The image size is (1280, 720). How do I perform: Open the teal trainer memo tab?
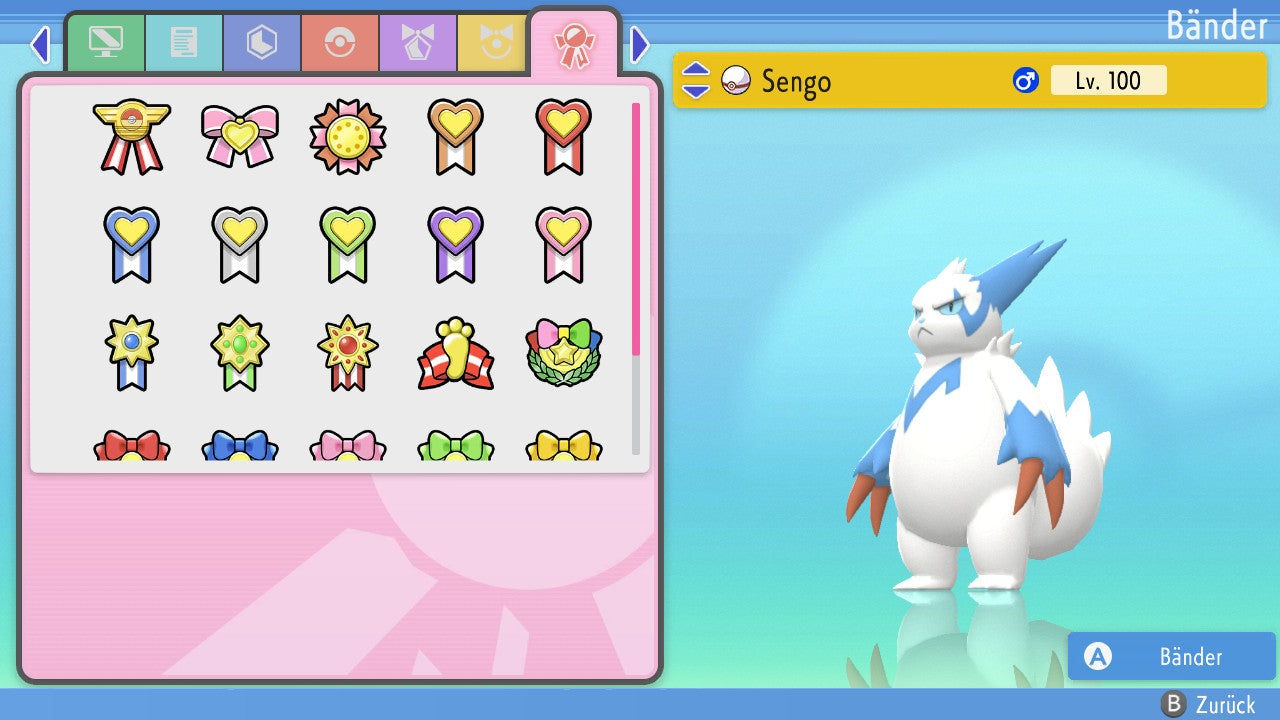coord(184,43)
